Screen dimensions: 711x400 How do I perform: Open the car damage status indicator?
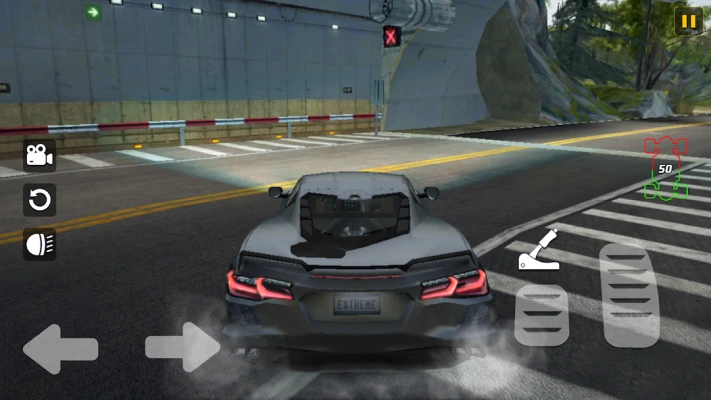(665, 168)
